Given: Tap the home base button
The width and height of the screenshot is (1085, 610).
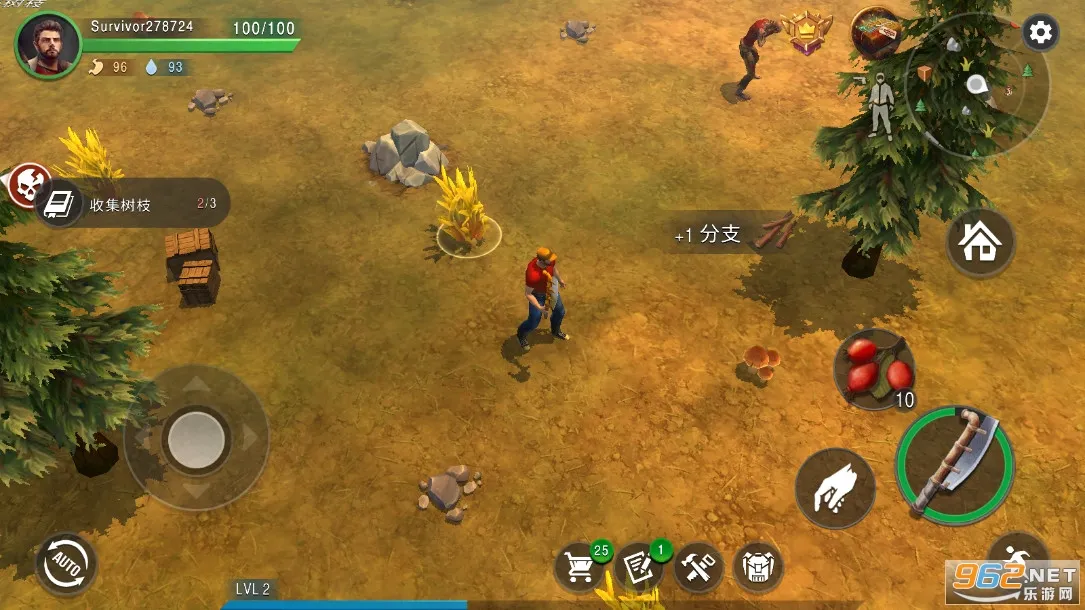Looking at the screenshot, I should (980, 242).
